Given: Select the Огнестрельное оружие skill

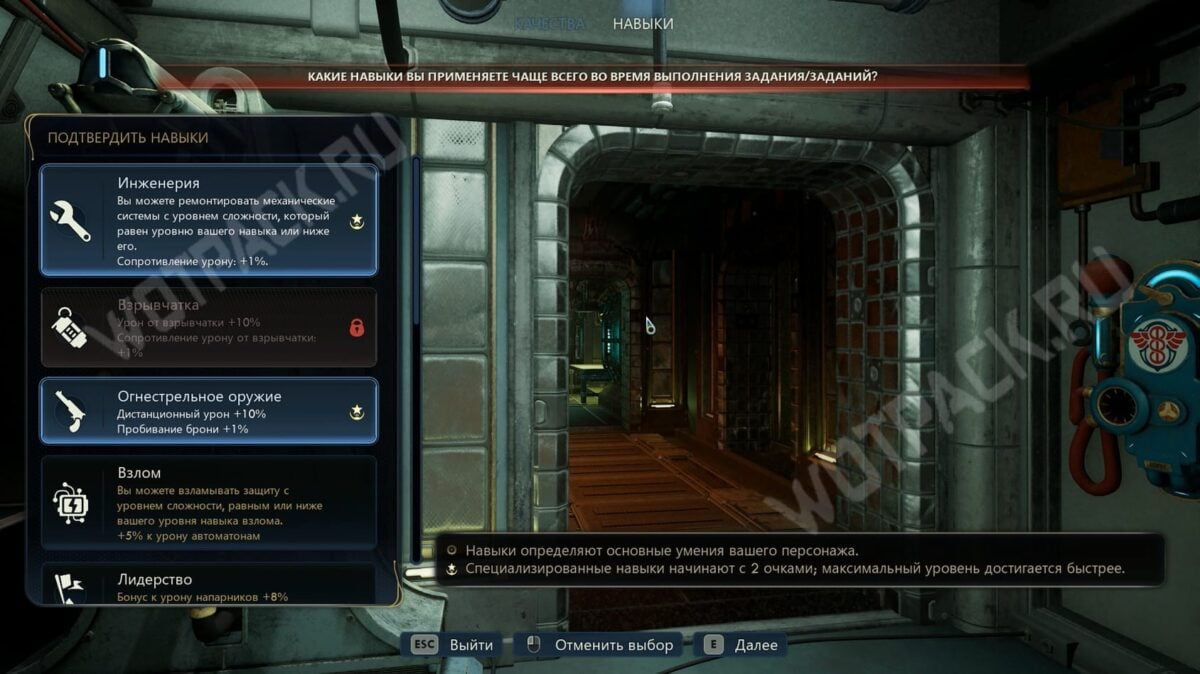Looking at the screenshot, I should tap(208, 411).
